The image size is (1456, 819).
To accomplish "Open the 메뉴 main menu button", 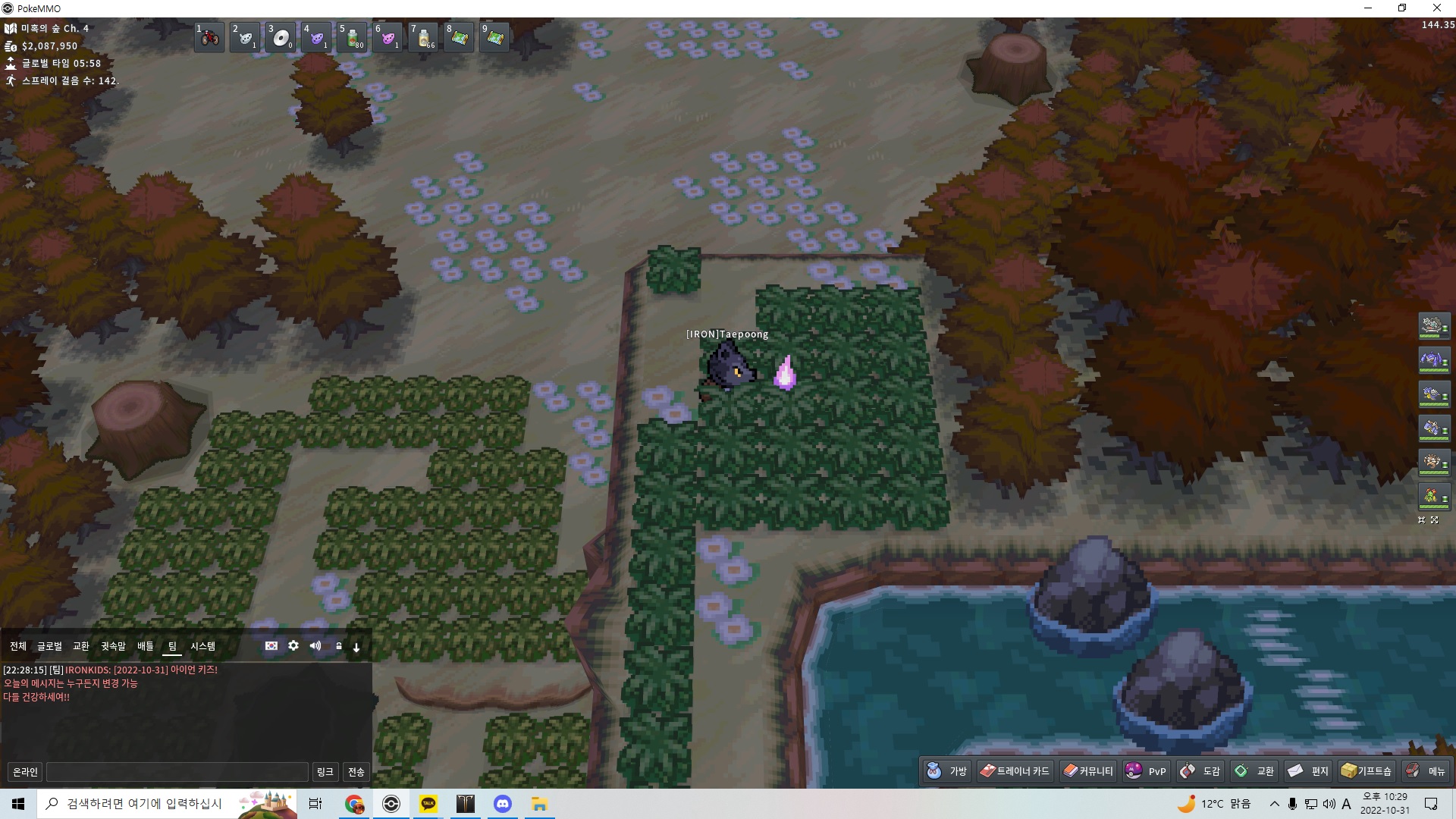I will coord(1426,771).
